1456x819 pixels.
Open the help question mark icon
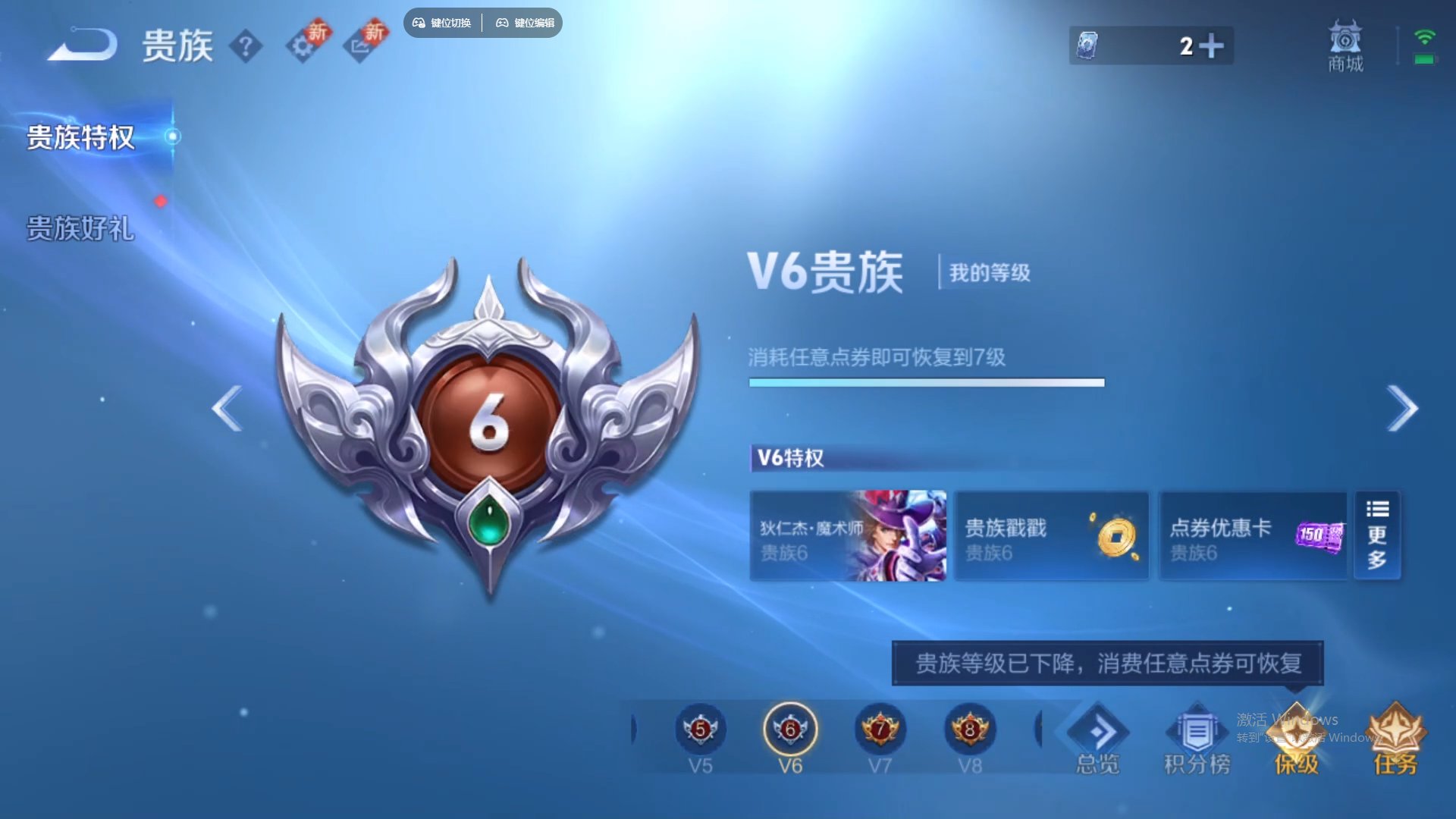[x=247, y=45]
